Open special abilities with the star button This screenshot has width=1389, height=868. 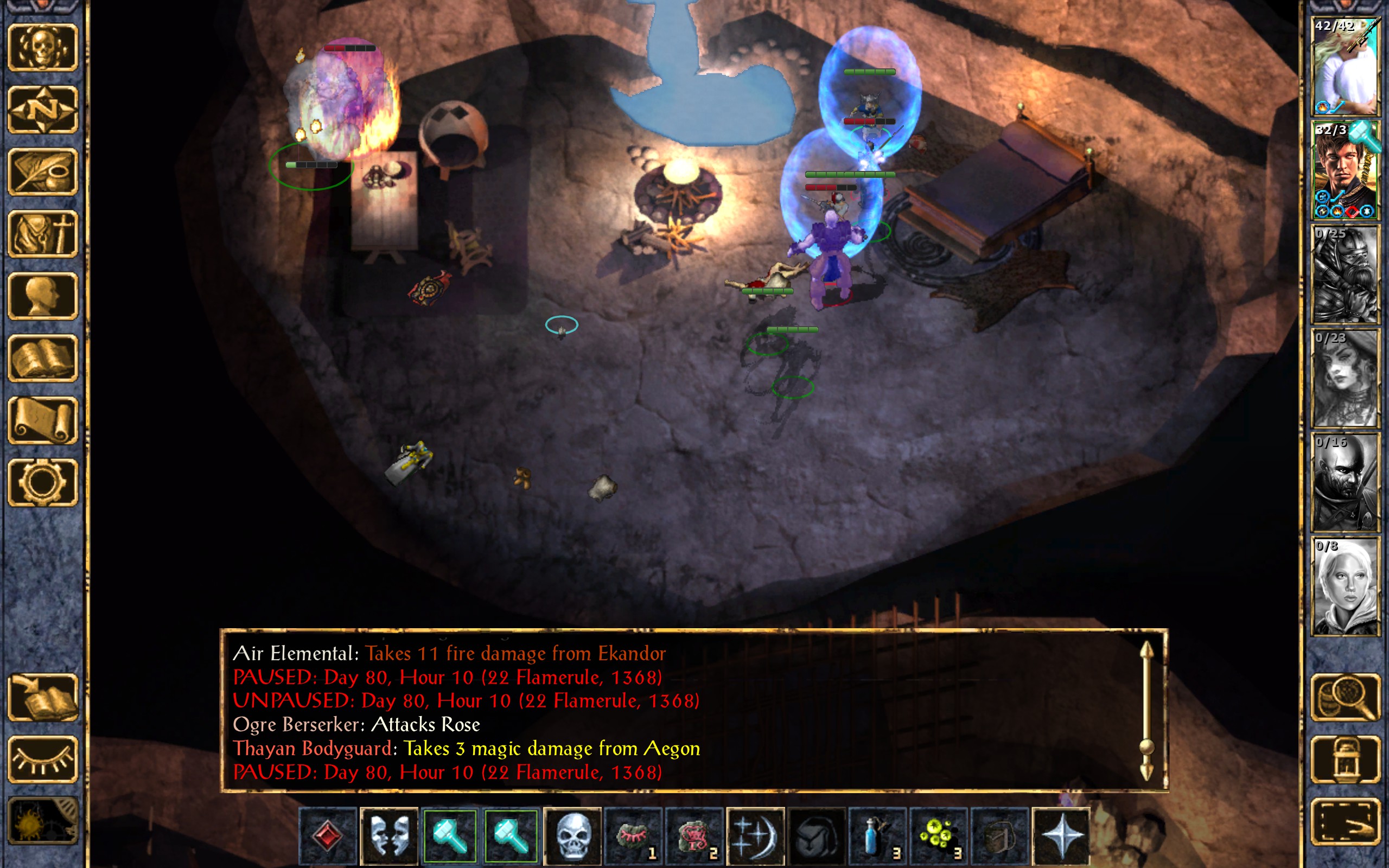tap(1061, 836)
